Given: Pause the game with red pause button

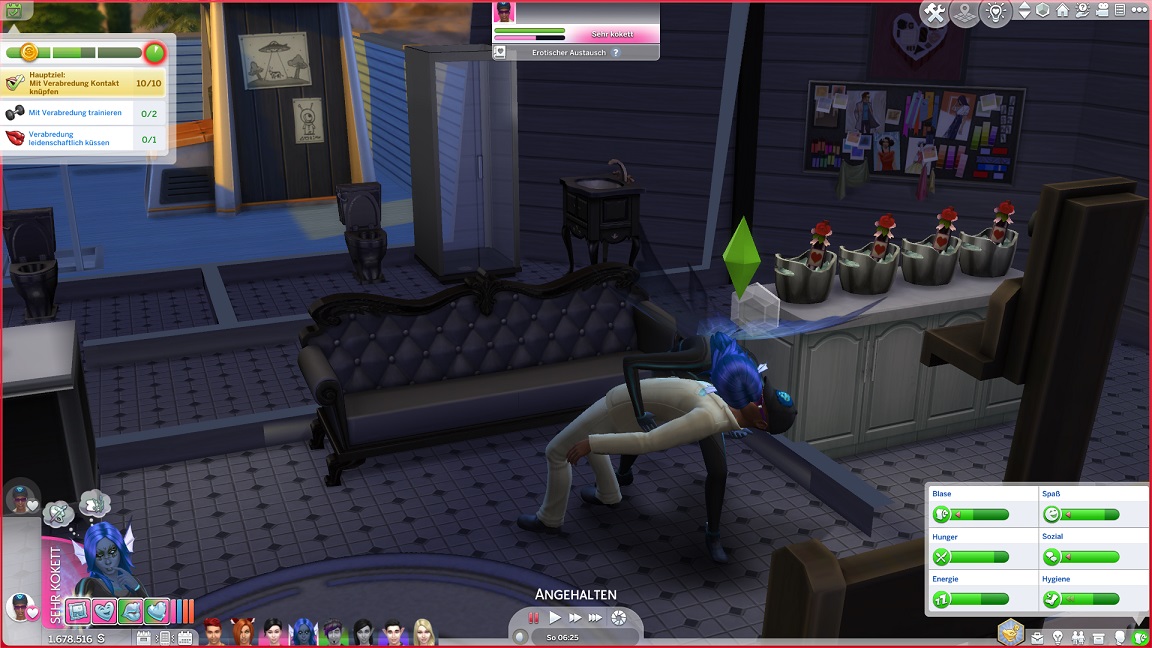Looking at the screenshot, I should point(533,618).
